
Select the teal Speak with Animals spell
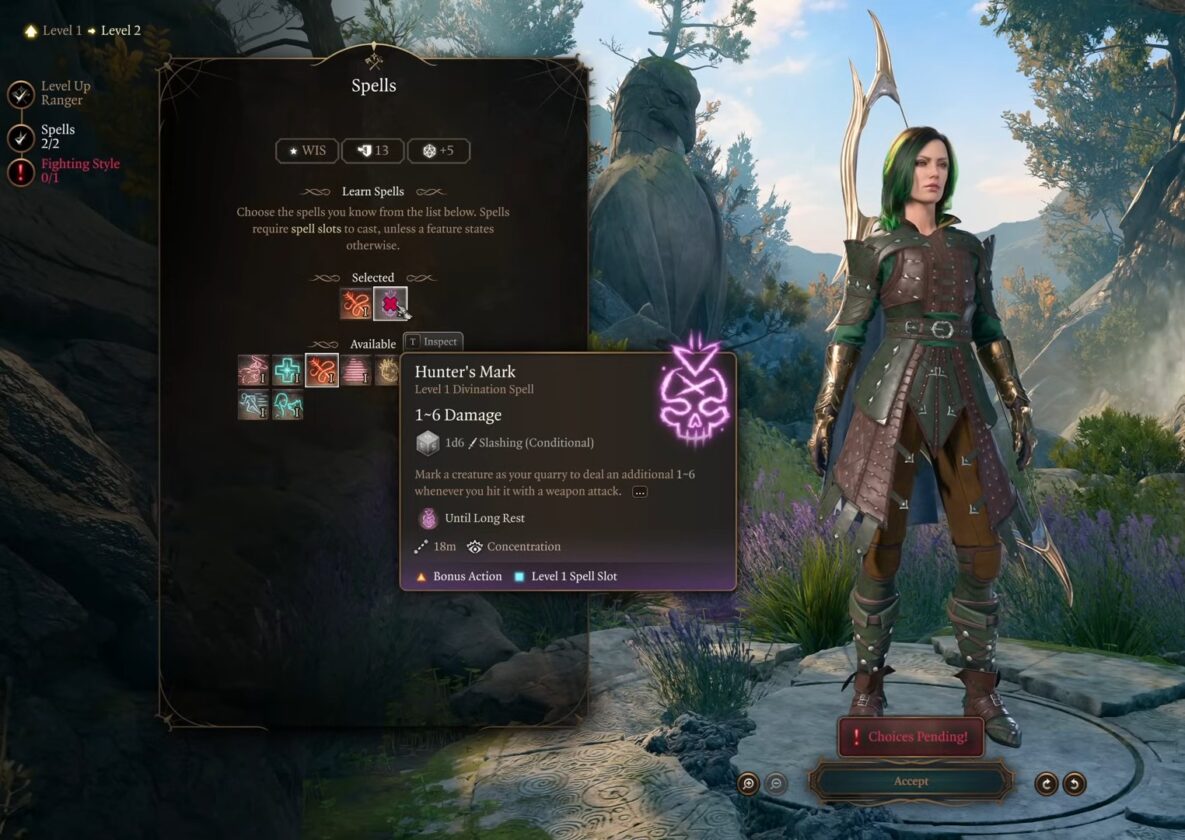pyautogui.click(x=288, y=405)
